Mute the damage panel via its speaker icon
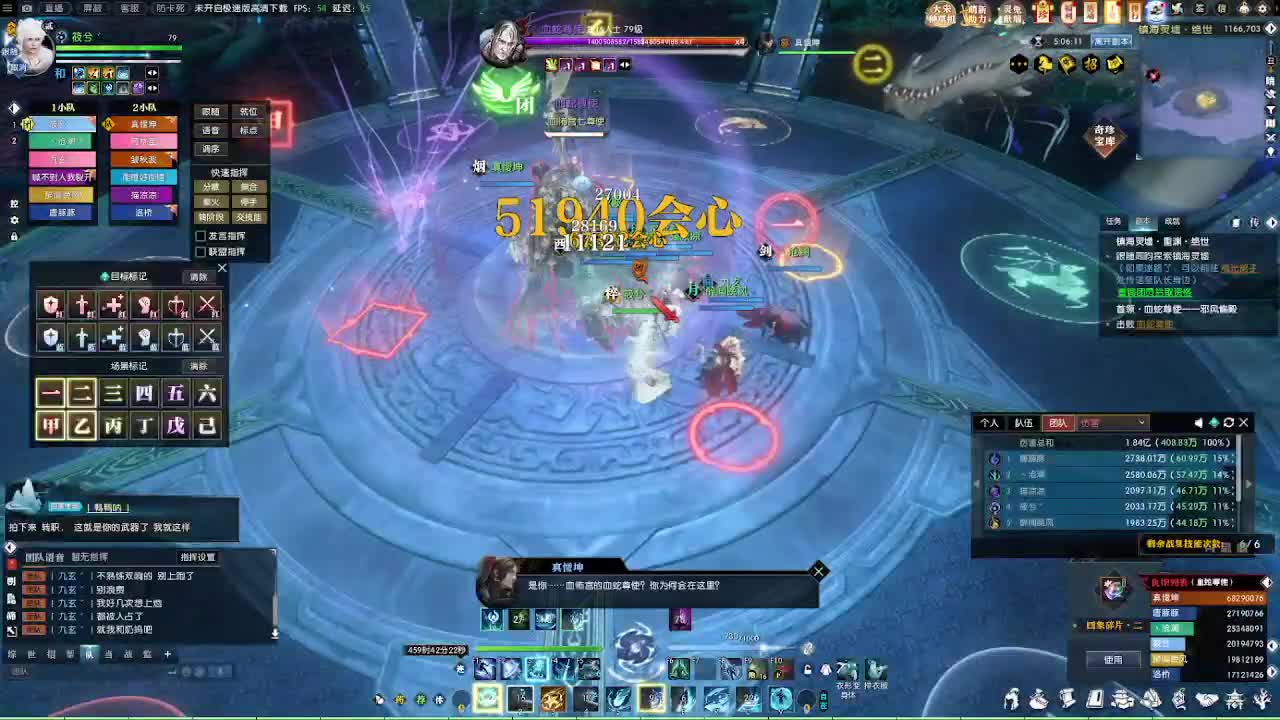 tap(1198, 422)
